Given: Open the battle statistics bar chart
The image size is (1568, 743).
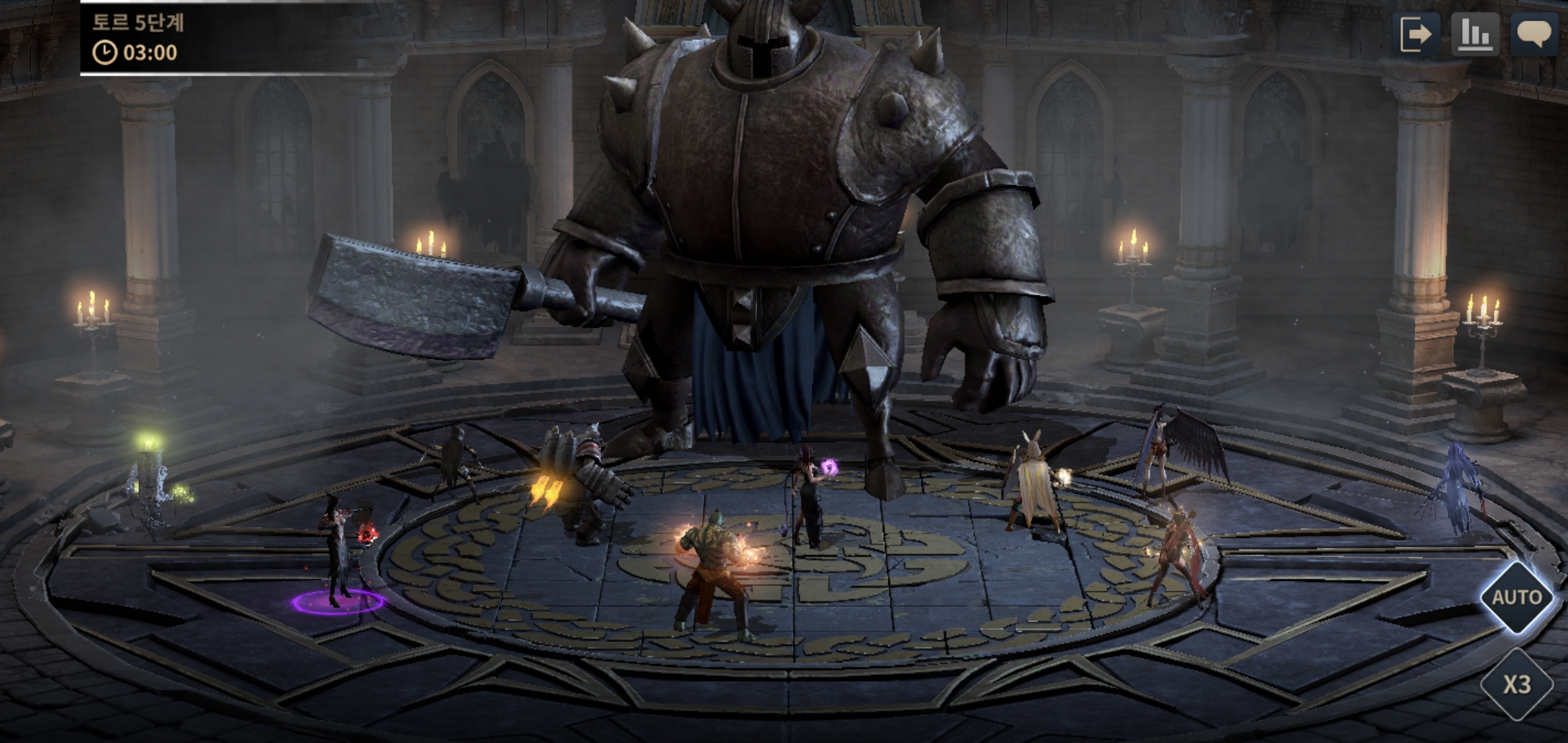Looking at the screenshot, I should 1475,34.
